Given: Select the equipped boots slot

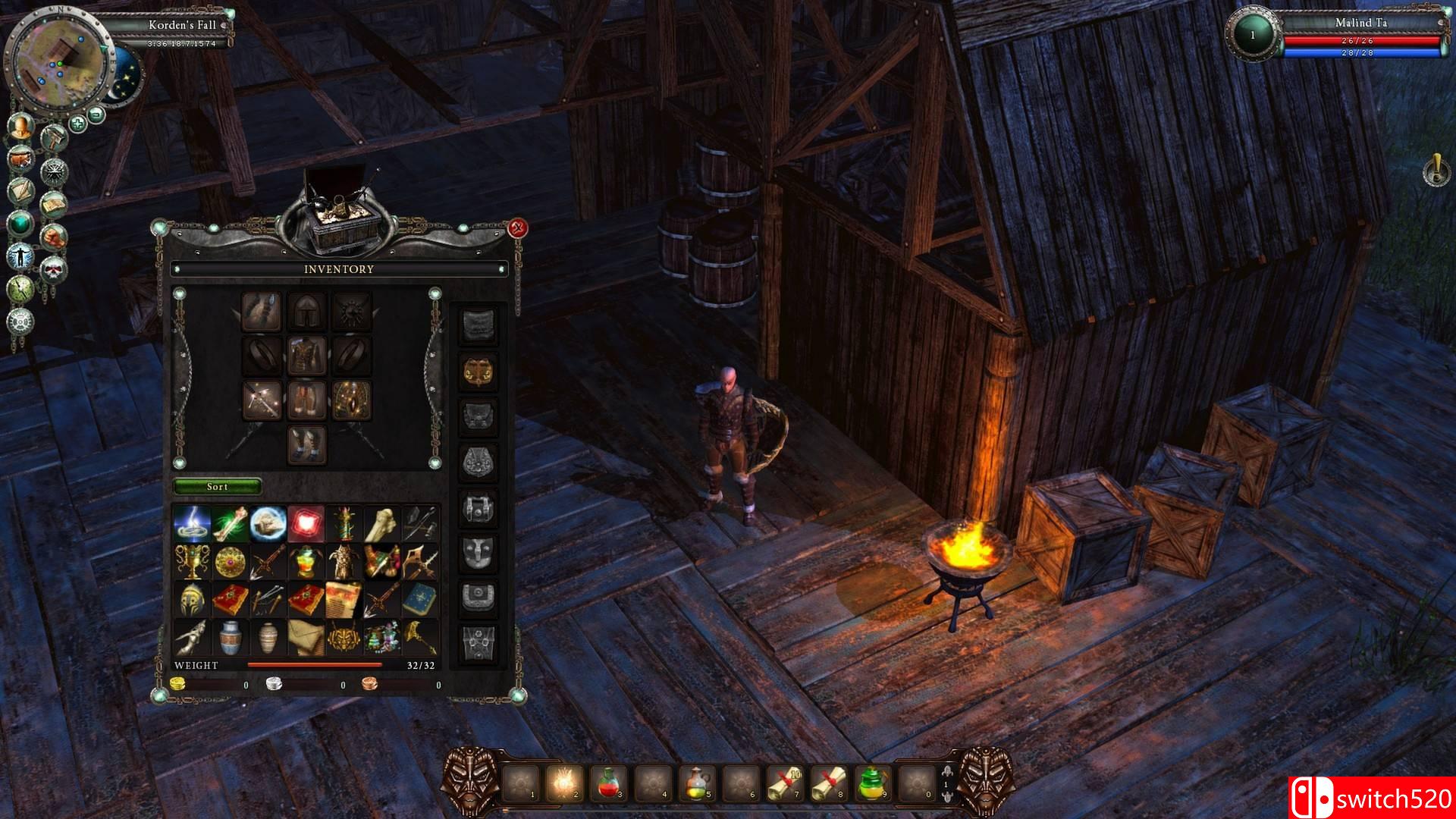Looking at the screenshot, I should [306, 444].
